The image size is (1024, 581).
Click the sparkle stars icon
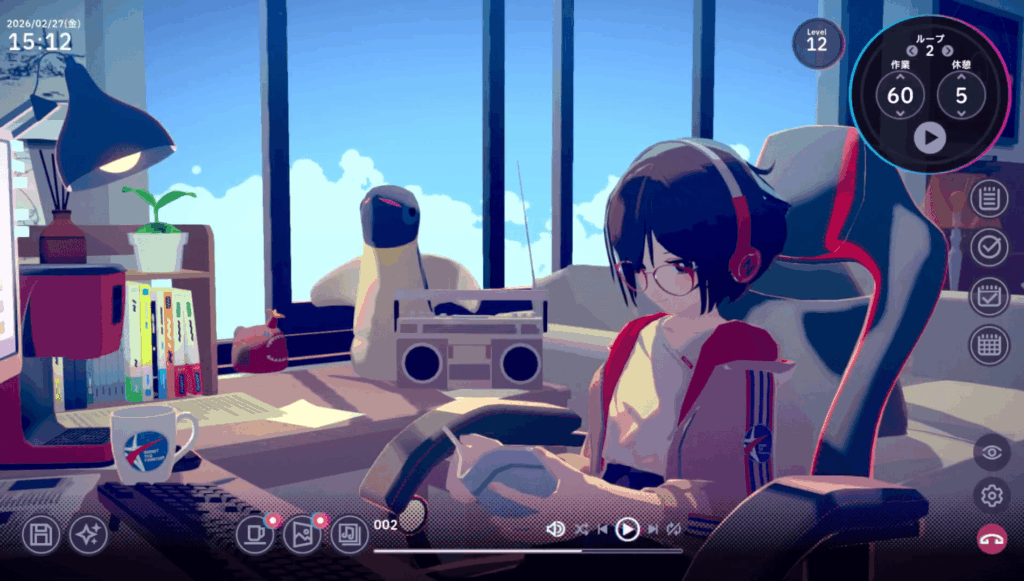tap(88, 535)
